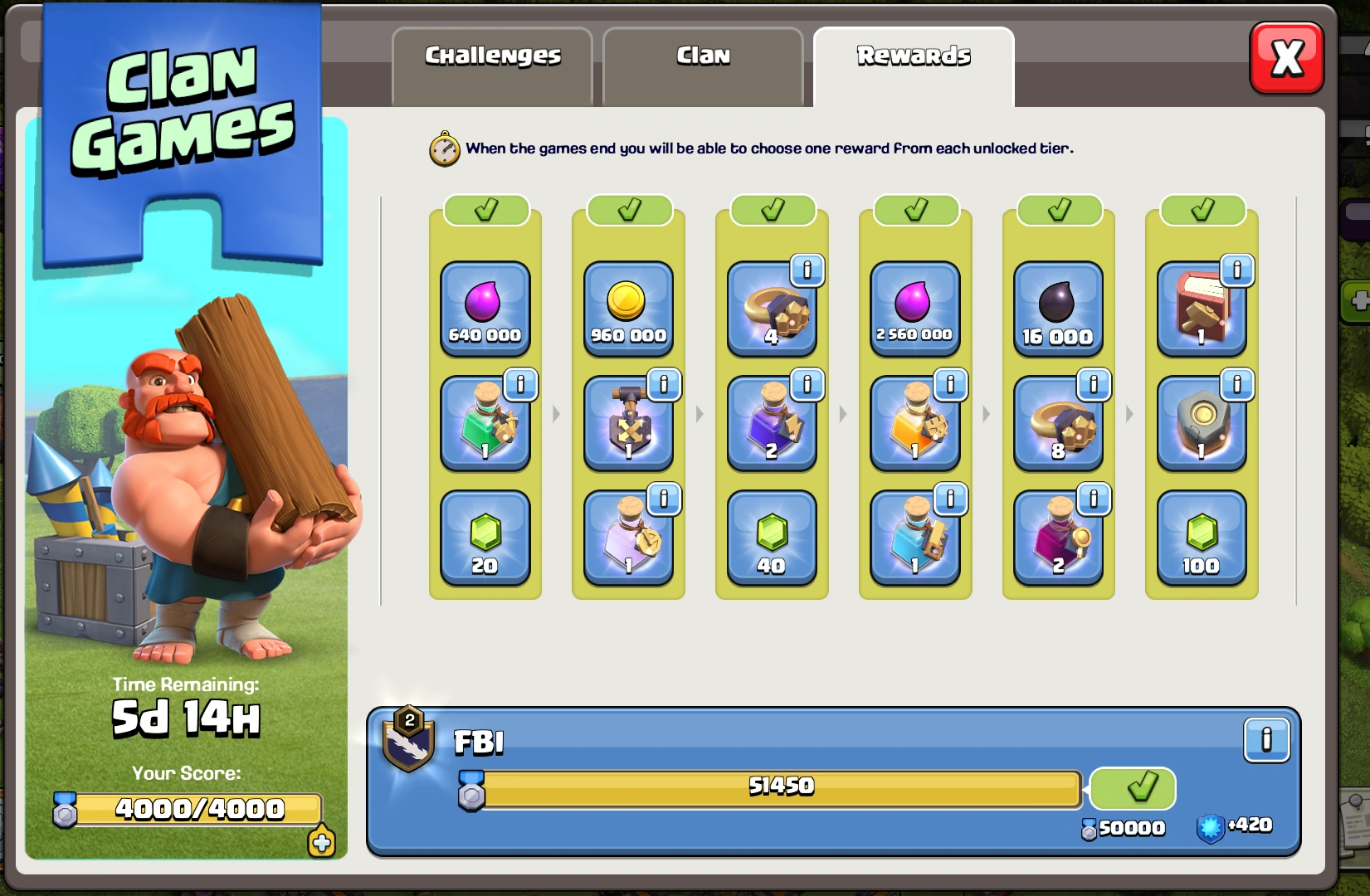The height and width of the screenshot is (896, 1370).
Task: Open the Clan tab
Action: tap(702, 56)
